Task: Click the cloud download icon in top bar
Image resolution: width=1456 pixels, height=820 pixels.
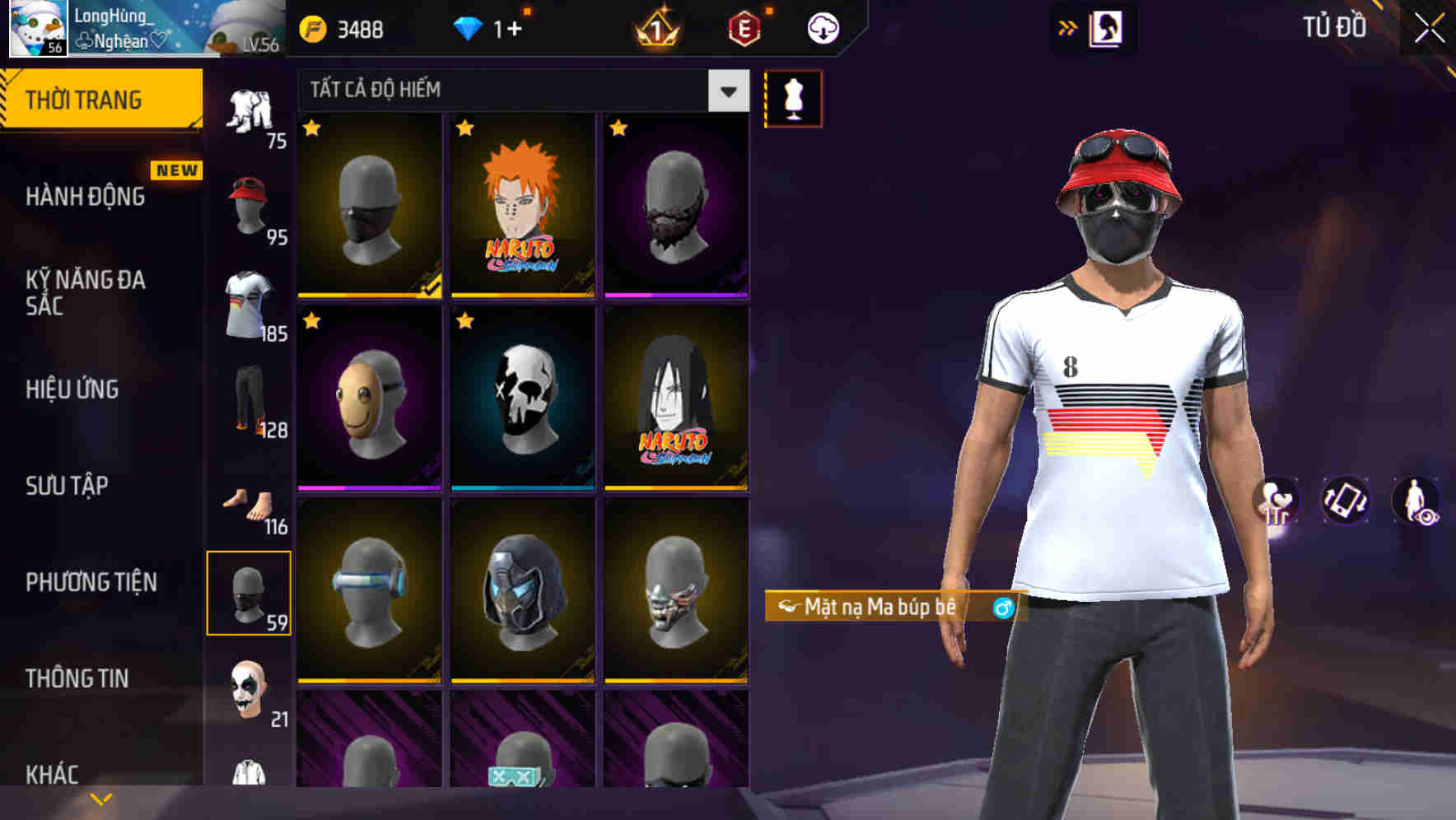Action: (x=824, y=26)
